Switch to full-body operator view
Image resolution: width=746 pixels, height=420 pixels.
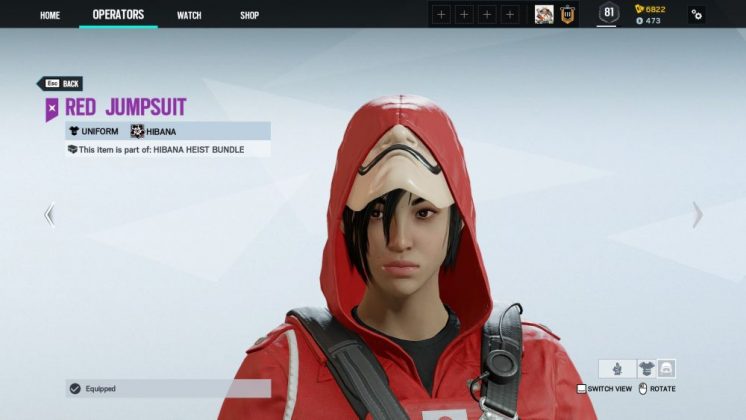coord(617,368)
